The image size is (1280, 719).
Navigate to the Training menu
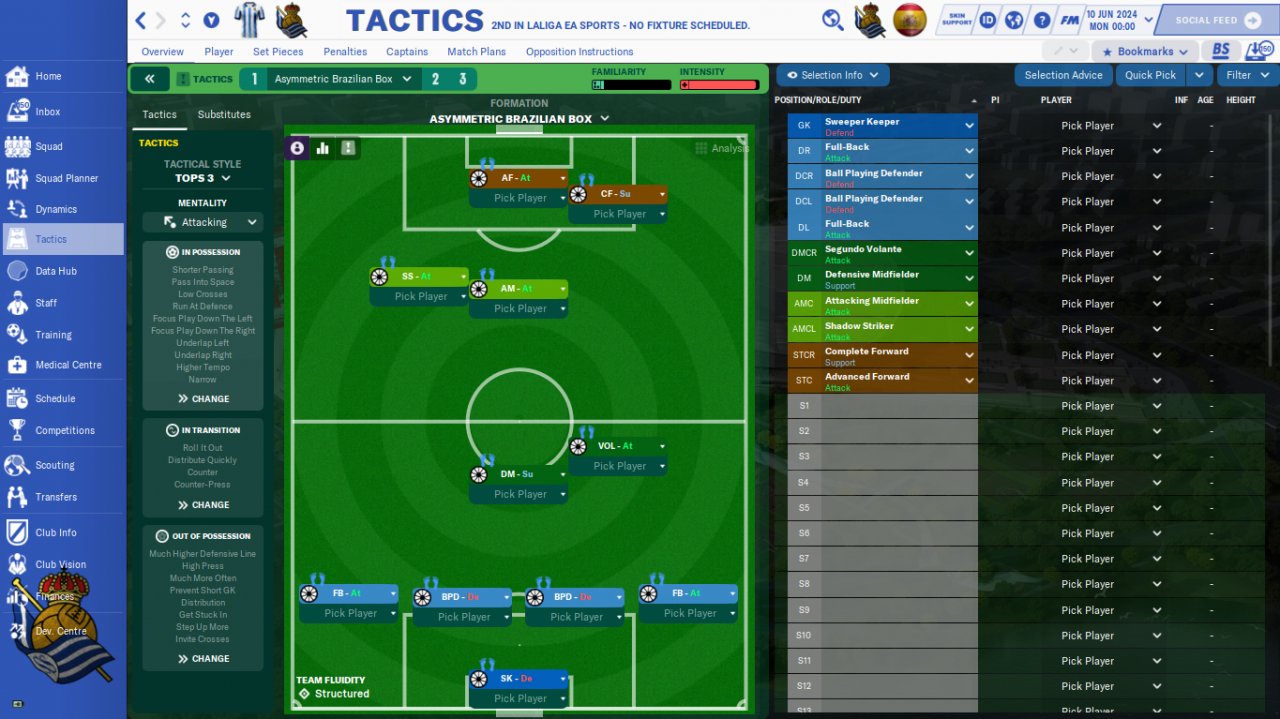(53, 335)
